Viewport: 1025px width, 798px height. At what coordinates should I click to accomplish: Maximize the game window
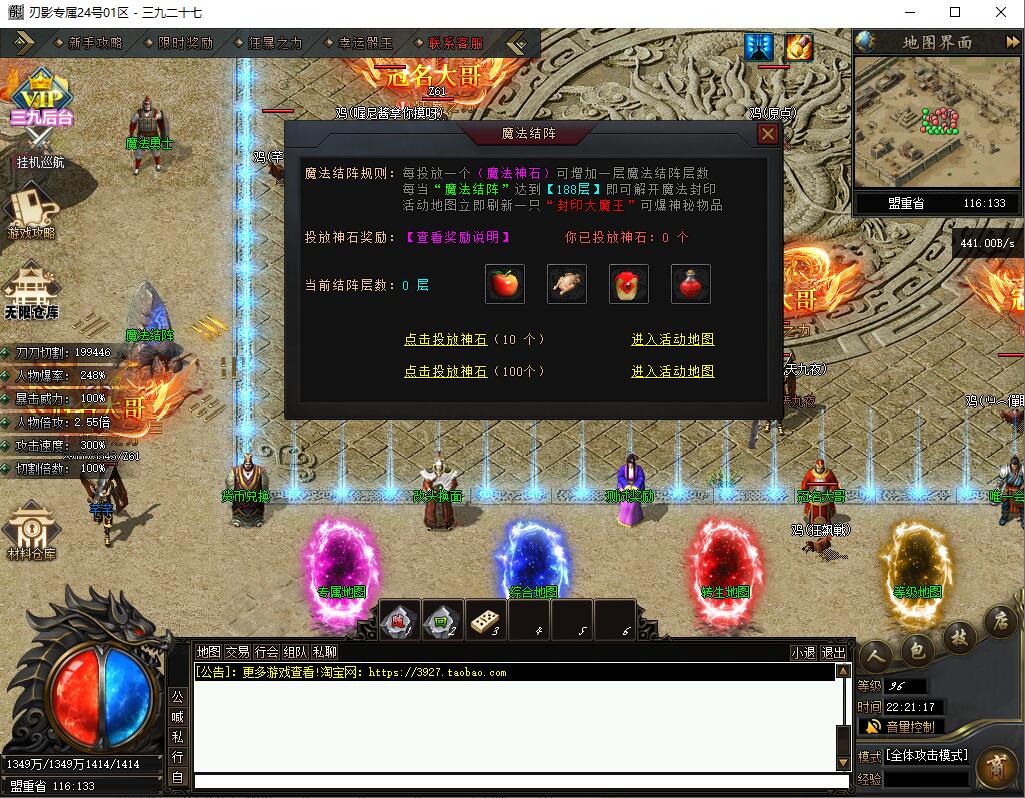pyautogui.click(x=954, y=12)
